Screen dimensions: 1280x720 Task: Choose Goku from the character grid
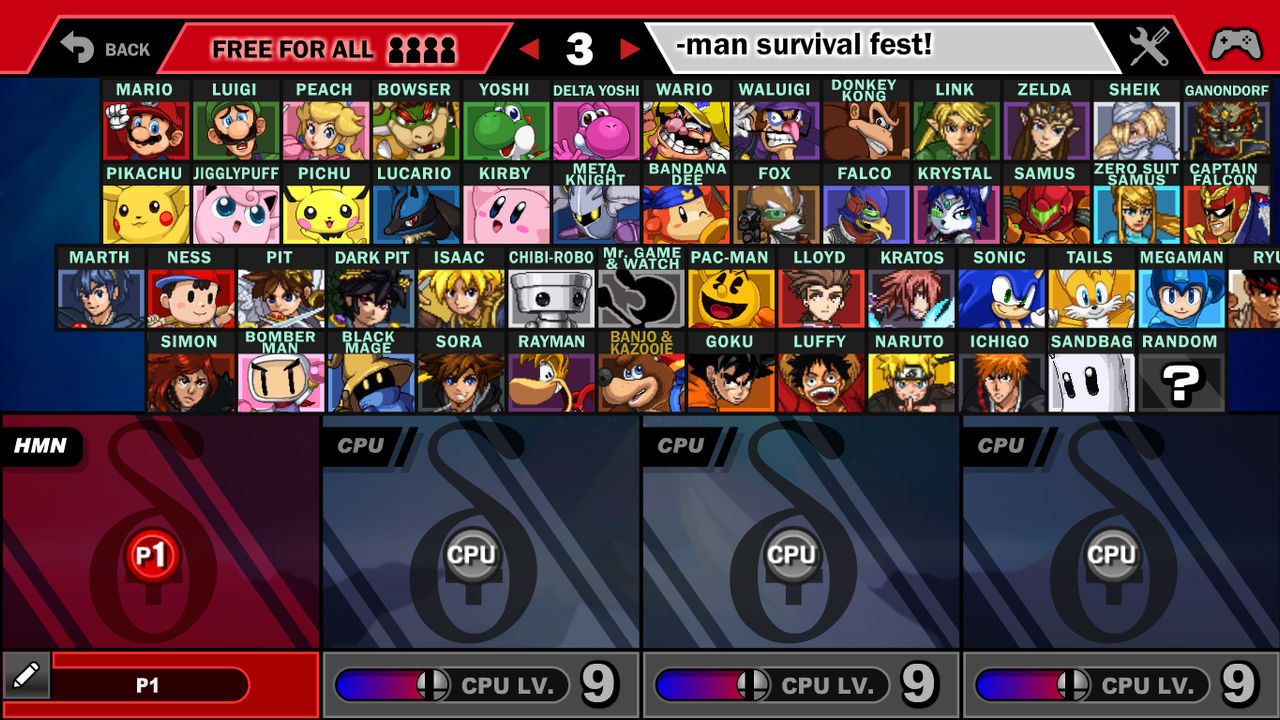[730, 382]
